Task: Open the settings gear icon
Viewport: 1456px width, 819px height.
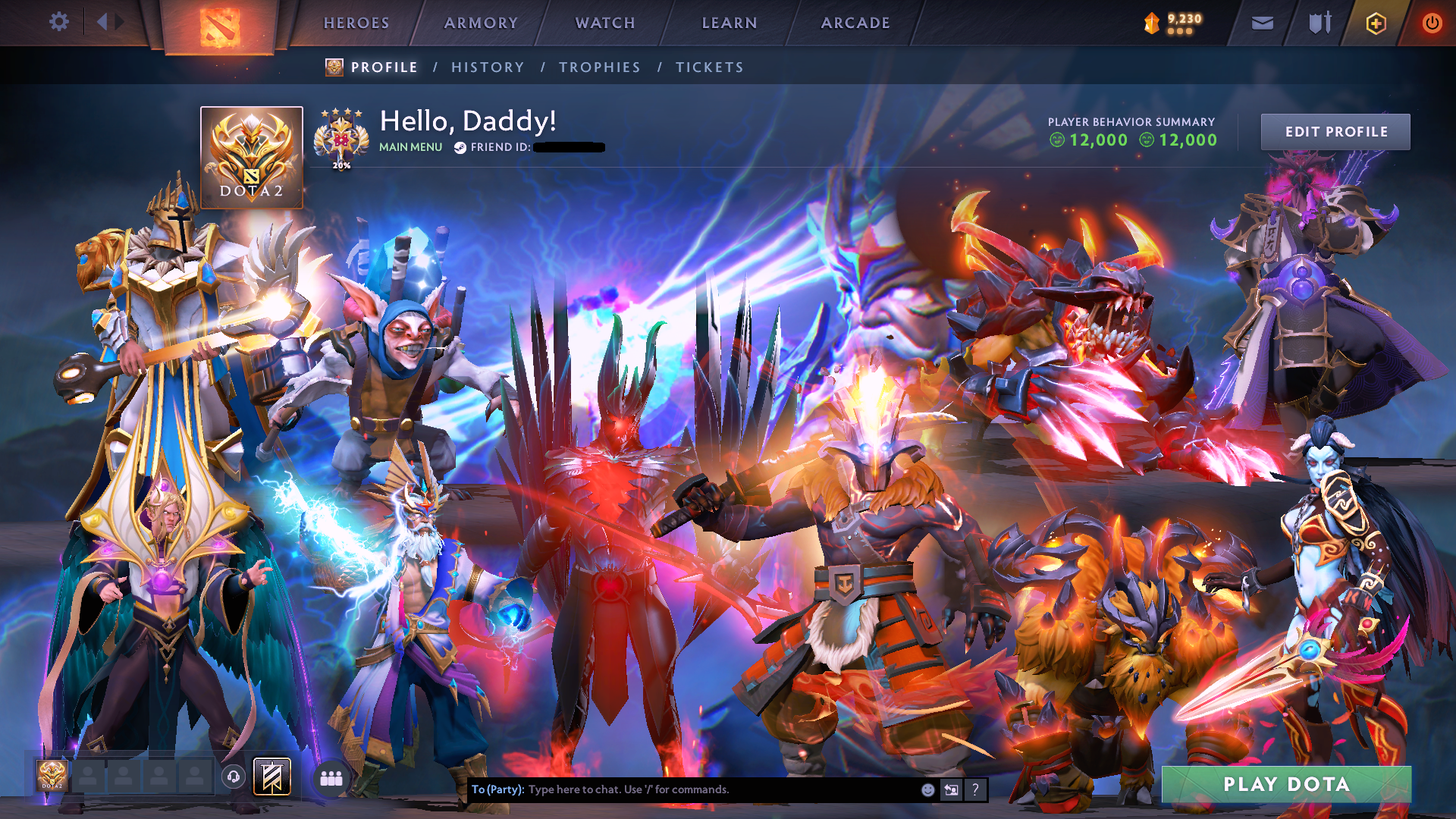Action: pyautogui.click(x=59, y=22)
